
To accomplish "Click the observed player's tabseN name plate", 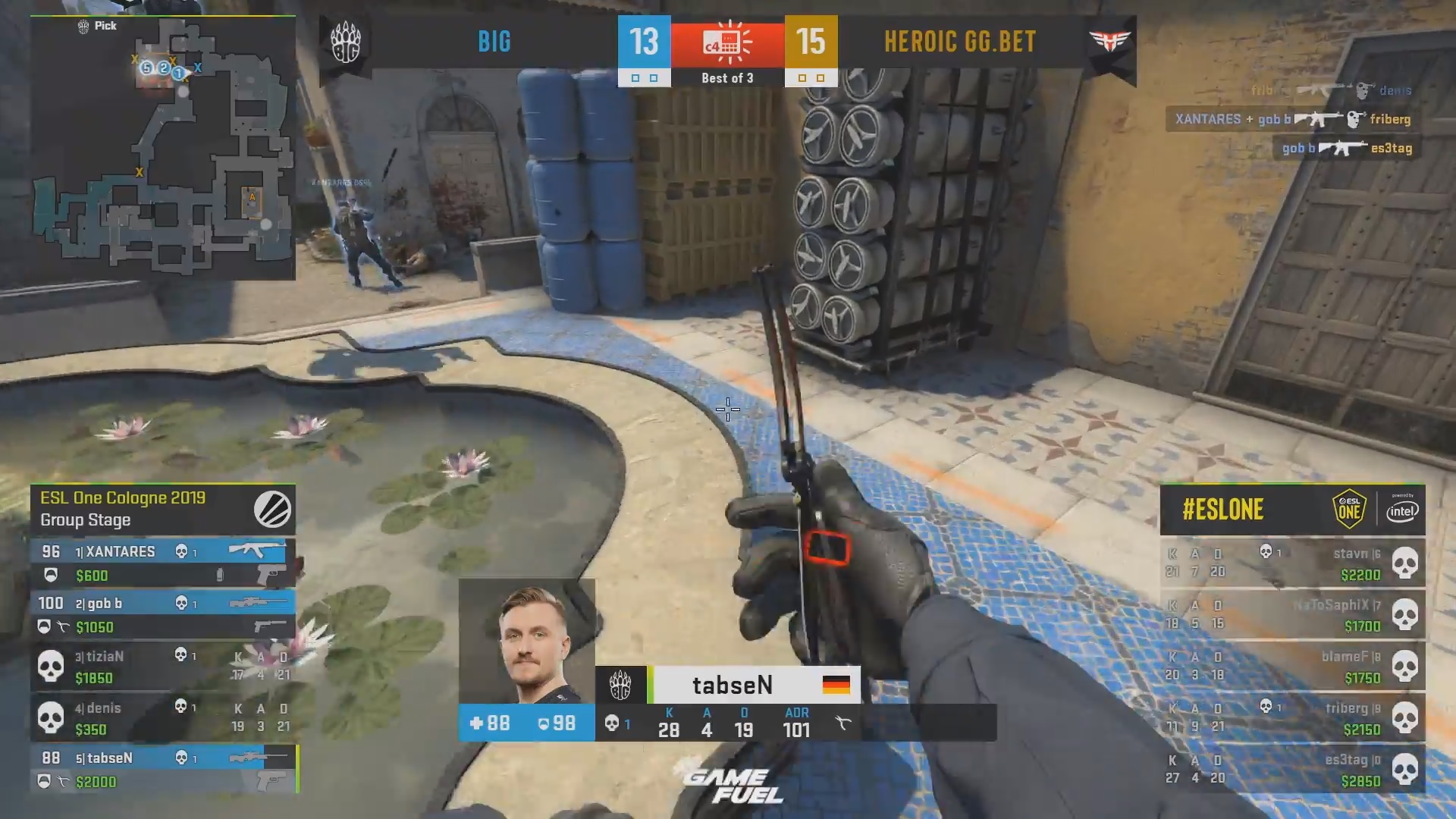I will [x=732, y=685].
